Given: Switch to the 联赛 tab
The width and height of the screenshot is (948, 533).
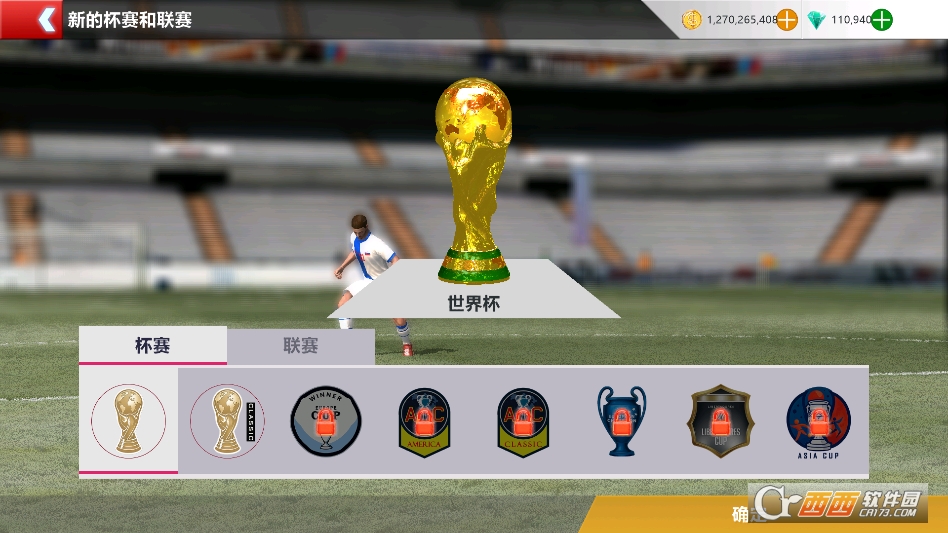Looking at the screenshot, I should (300, 346).
